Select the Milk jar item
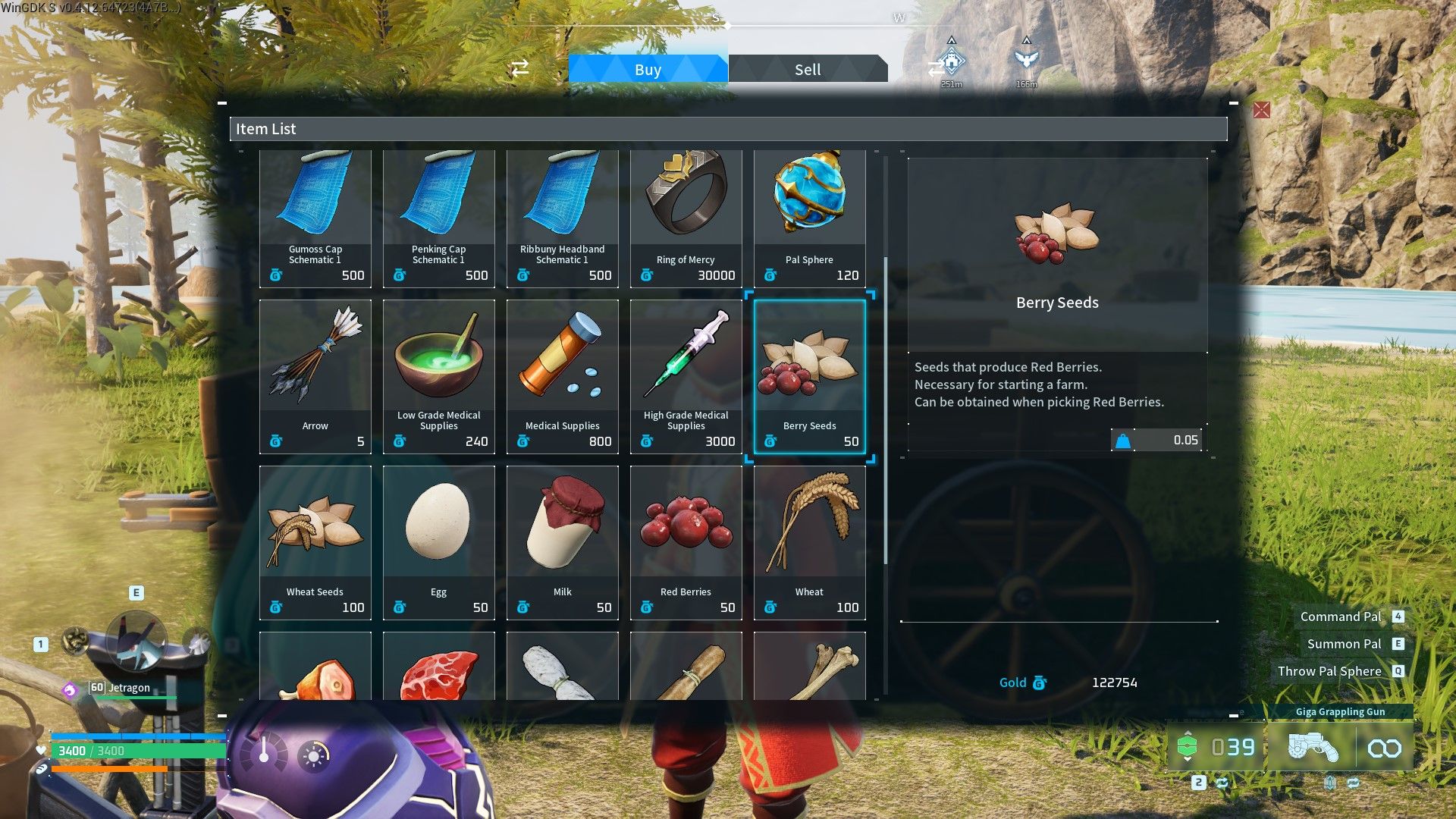1456x819 pixels. pos(563,543)
